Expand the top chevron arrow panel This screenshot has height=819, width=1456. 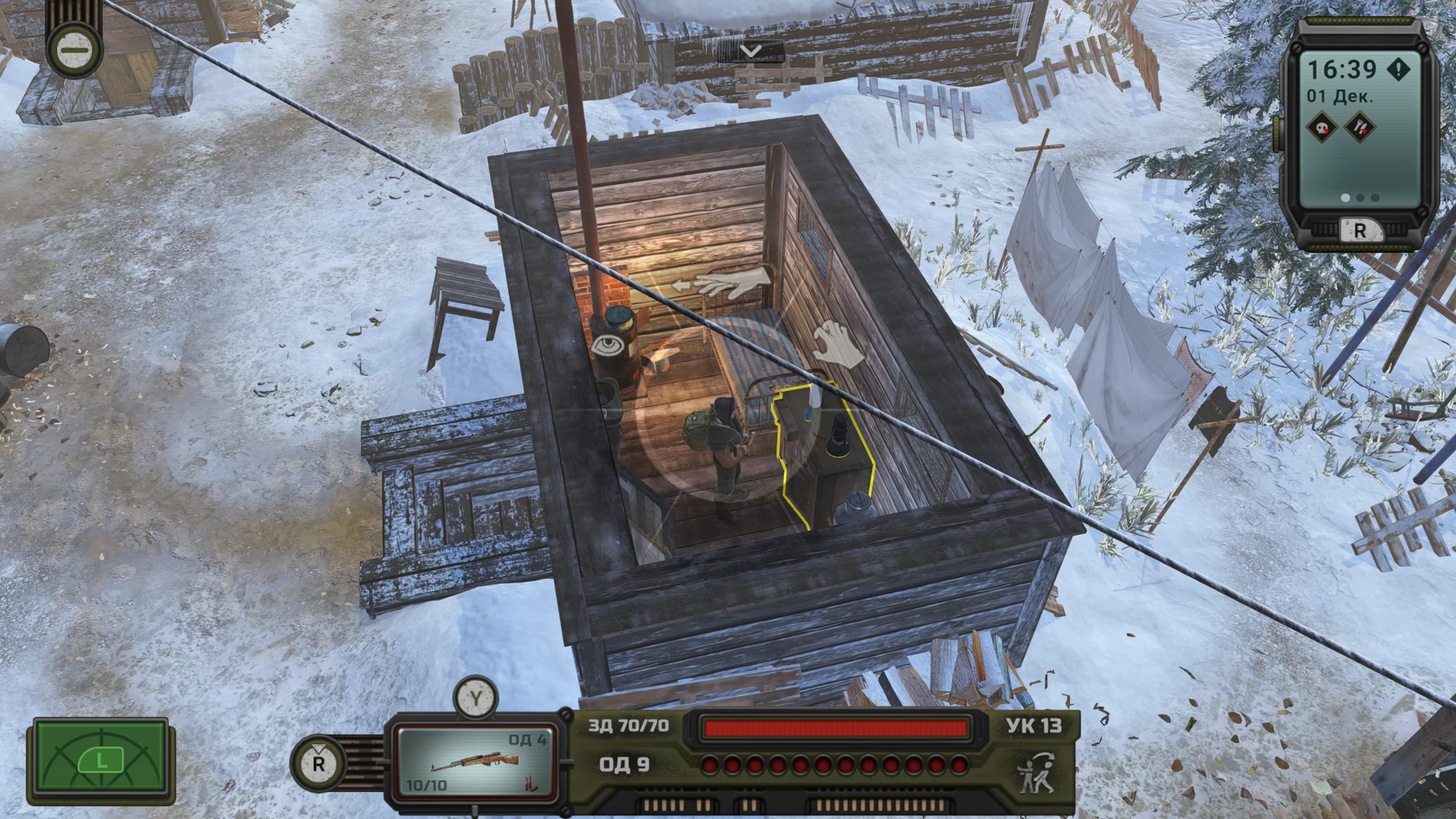[751, 52]
